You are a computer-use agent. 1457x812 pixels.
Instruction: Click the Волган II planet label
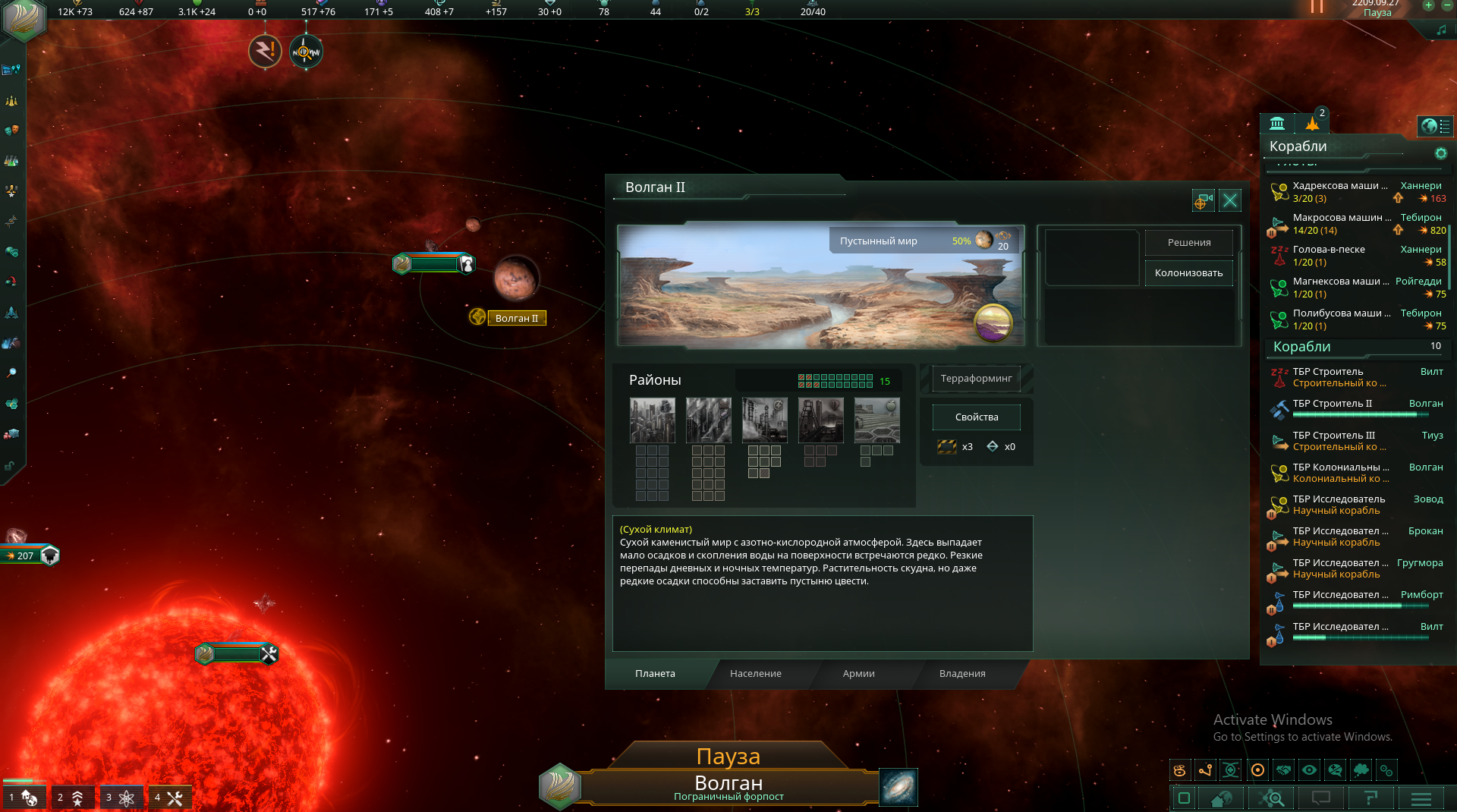click(516, 319)
